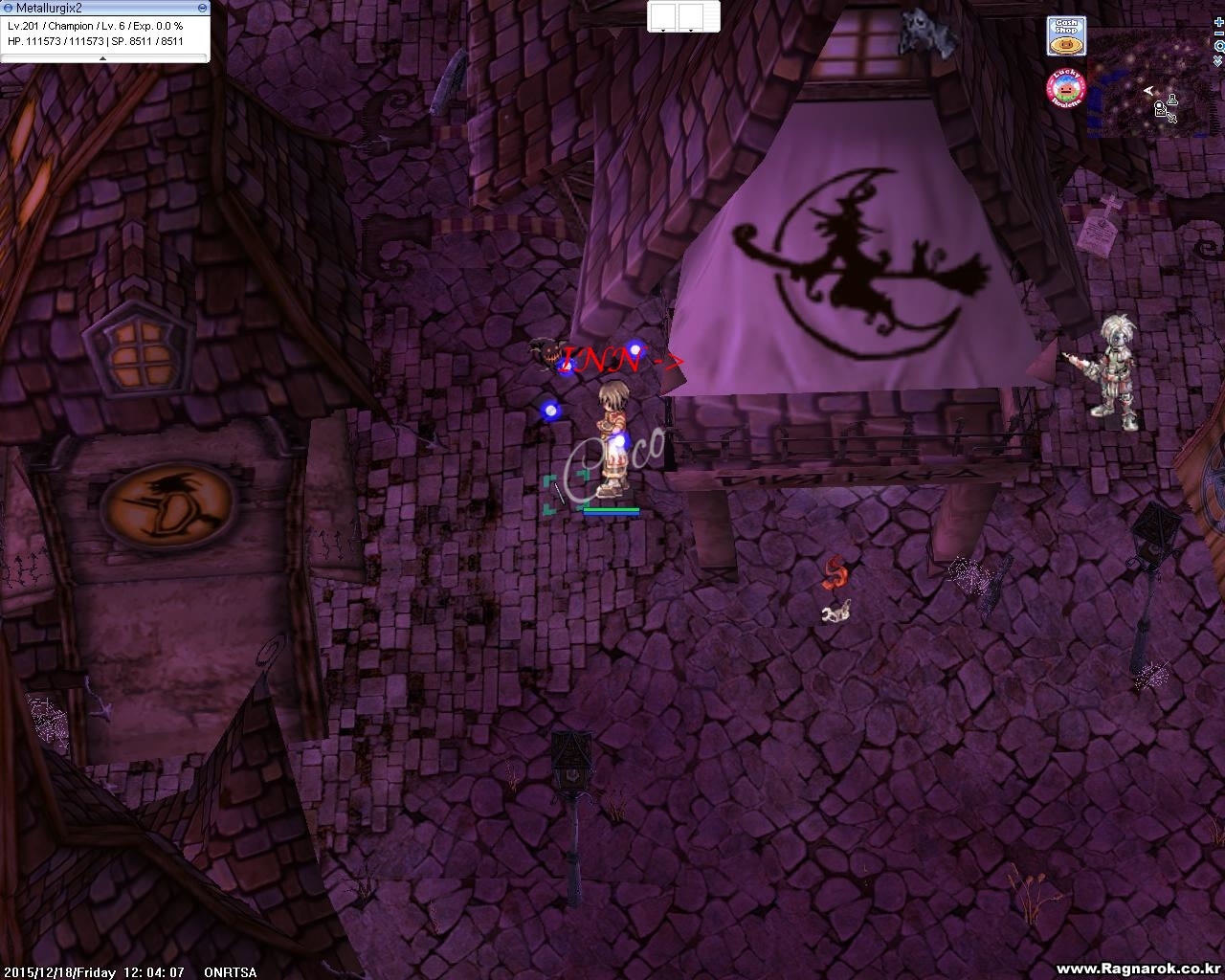This screenshot has height=980, width=1225.
Task: Zoom out on the minimap with the minus icon
Action: (x=1217, y=33)
